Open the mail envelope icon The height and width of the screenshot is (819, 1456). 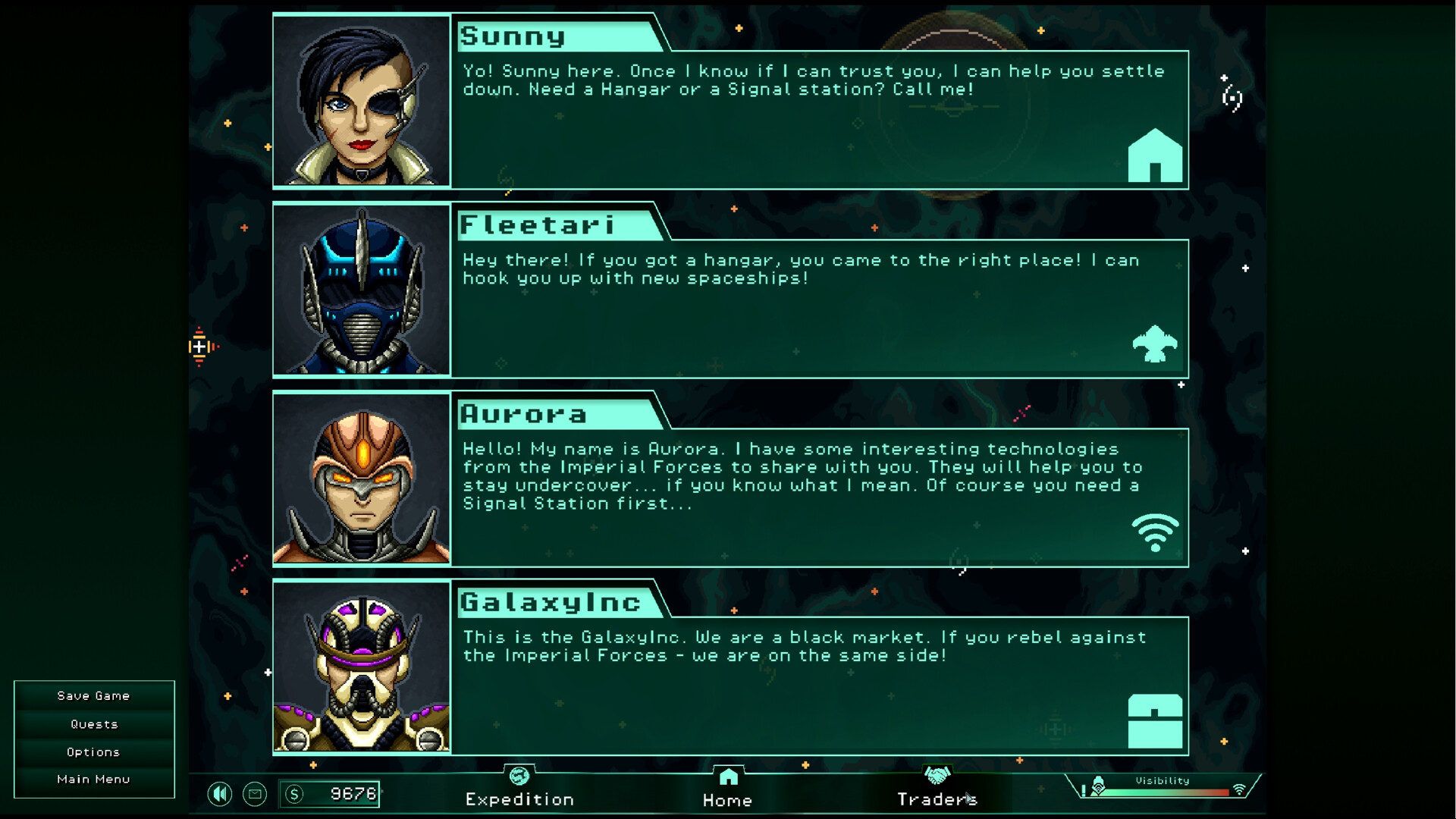255,794
